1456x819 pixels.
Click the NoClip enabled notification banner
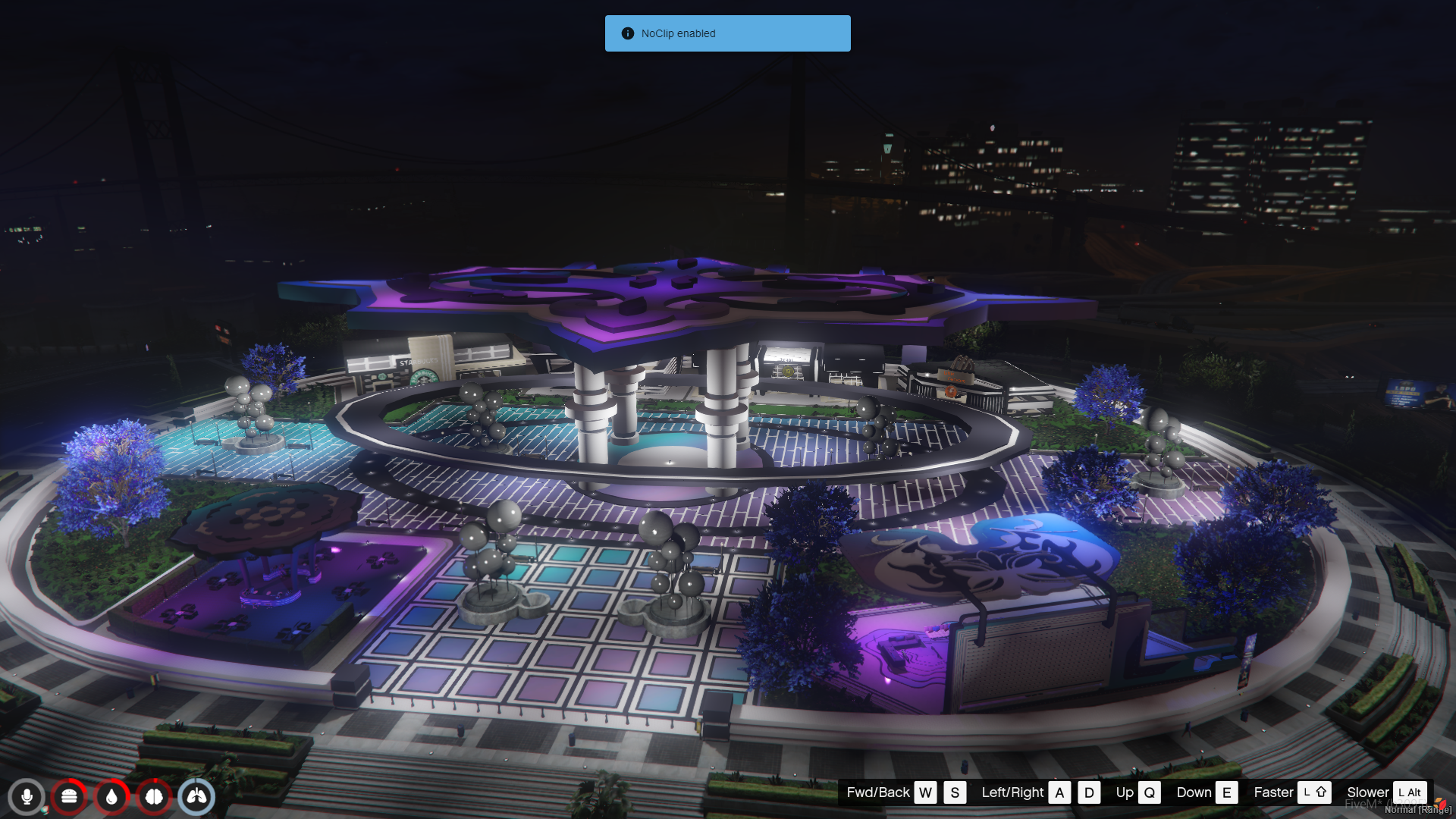[x=727, y=33]
